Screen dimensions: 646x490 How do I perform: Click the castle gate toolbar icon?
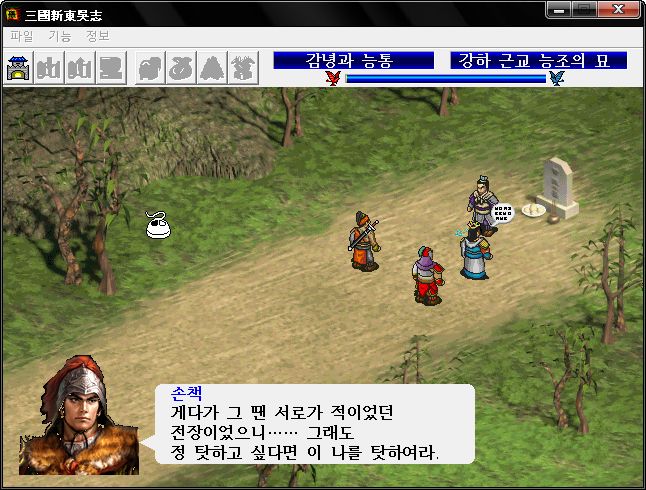click(18, 68)
